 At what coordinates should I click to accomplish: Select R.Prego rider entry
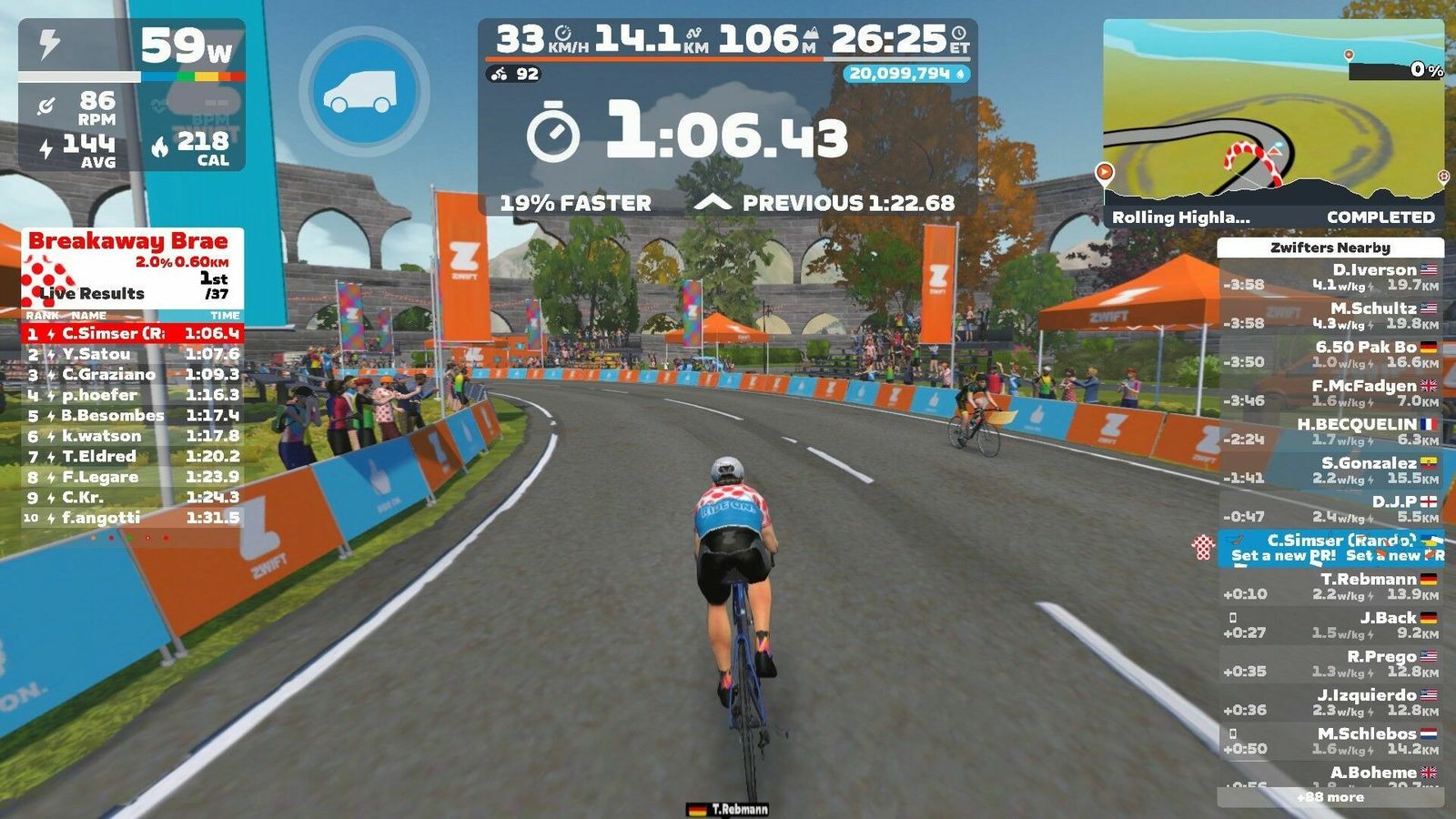click(x=1330, y=663)
